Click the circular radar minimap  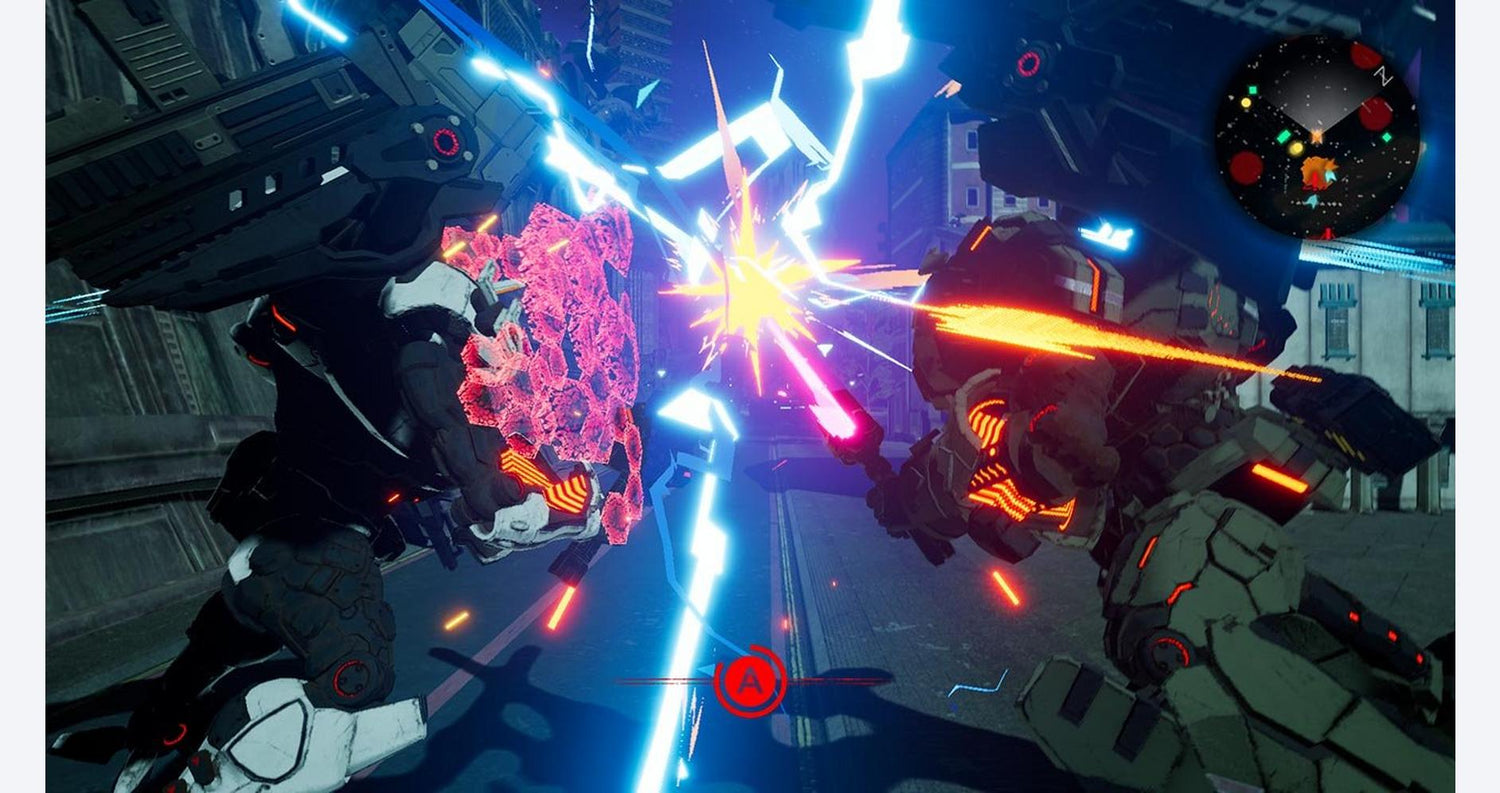click(x=1316, y=136)
